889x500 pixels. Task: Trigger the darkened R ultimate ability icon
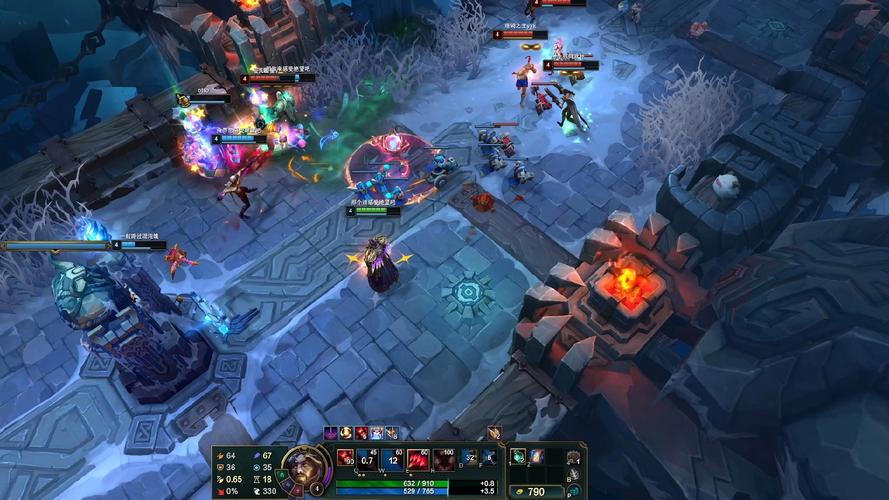click(442, 459)
